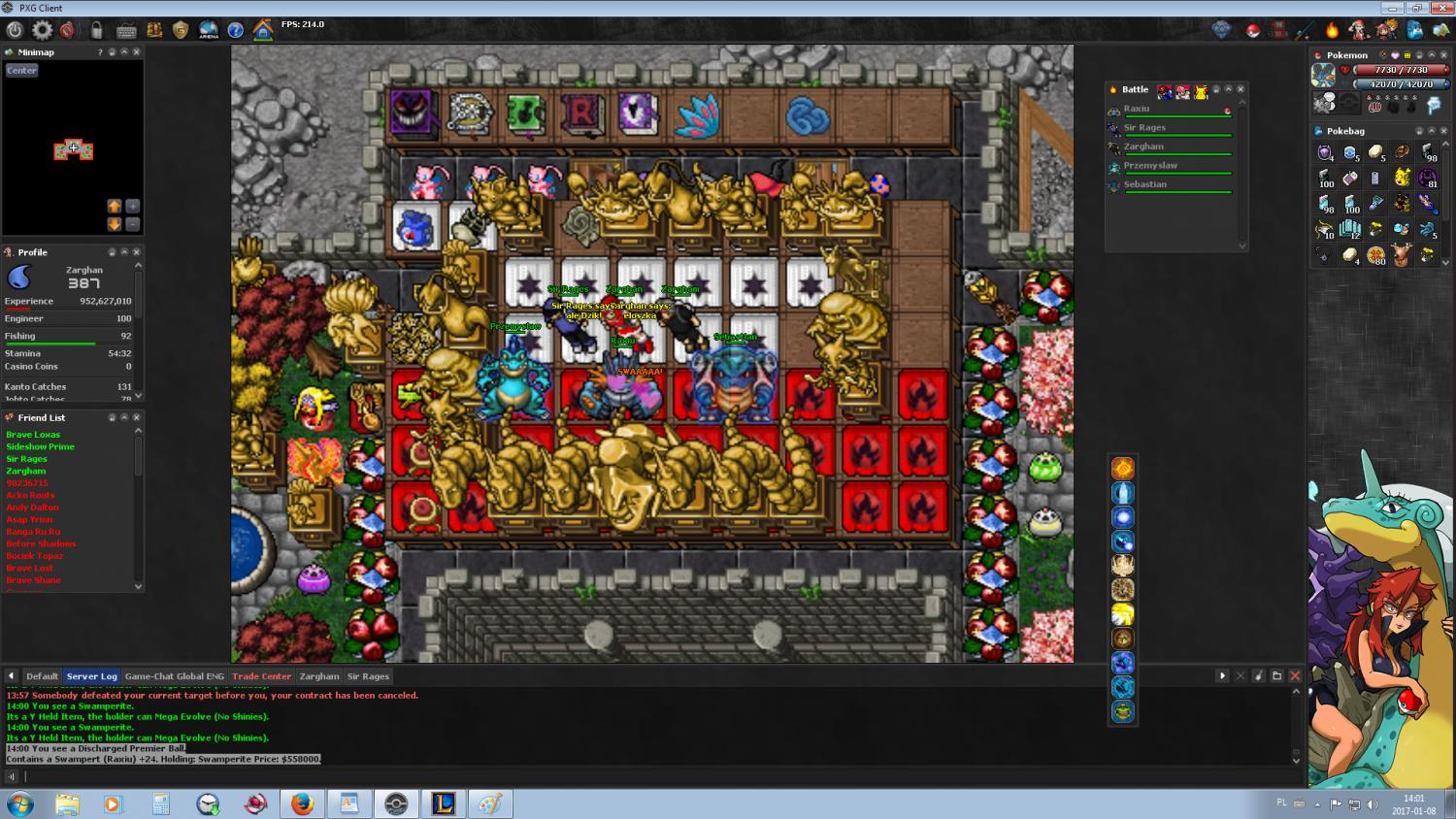Open the flame icon in top-right toolbar
Image resolution: width=1456 pixels, height=819 pixels.
pos(1332,30)
